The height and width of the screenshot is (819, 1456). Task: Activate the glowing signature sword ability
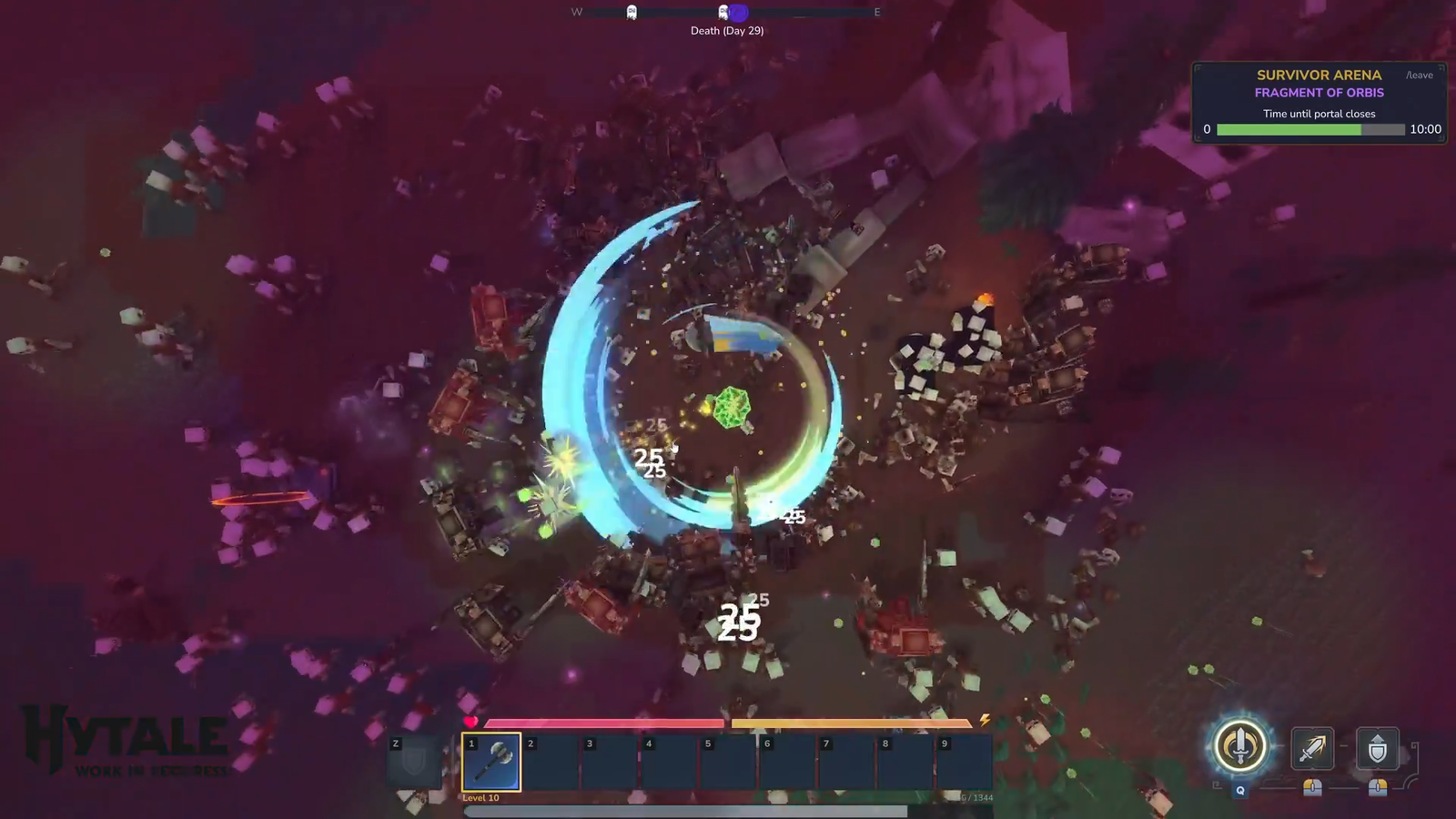coord(1239,747)
